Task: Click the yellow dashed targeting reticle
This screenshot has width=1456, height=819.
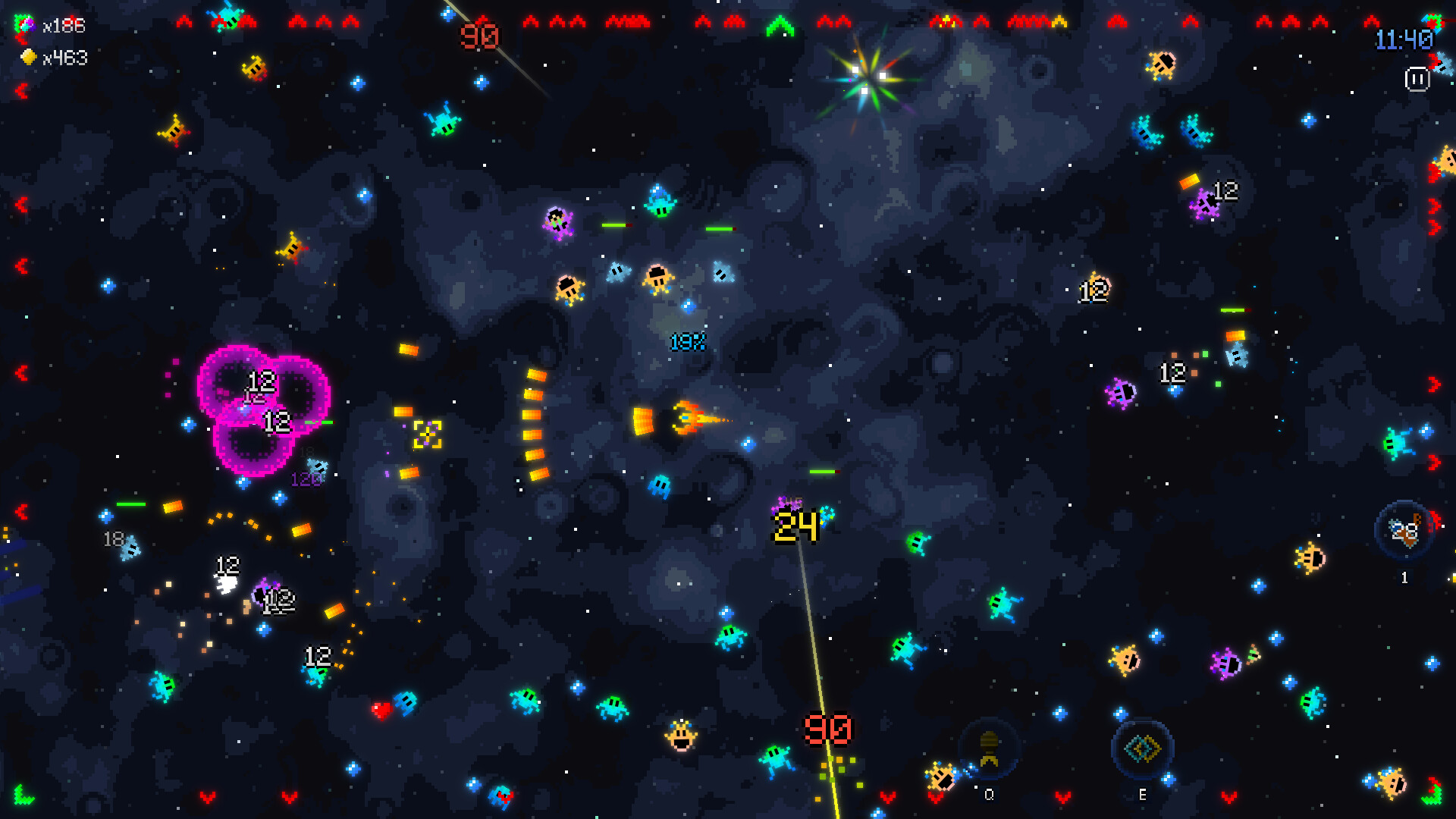Action: pyautogui.click(x=427, y=435)
